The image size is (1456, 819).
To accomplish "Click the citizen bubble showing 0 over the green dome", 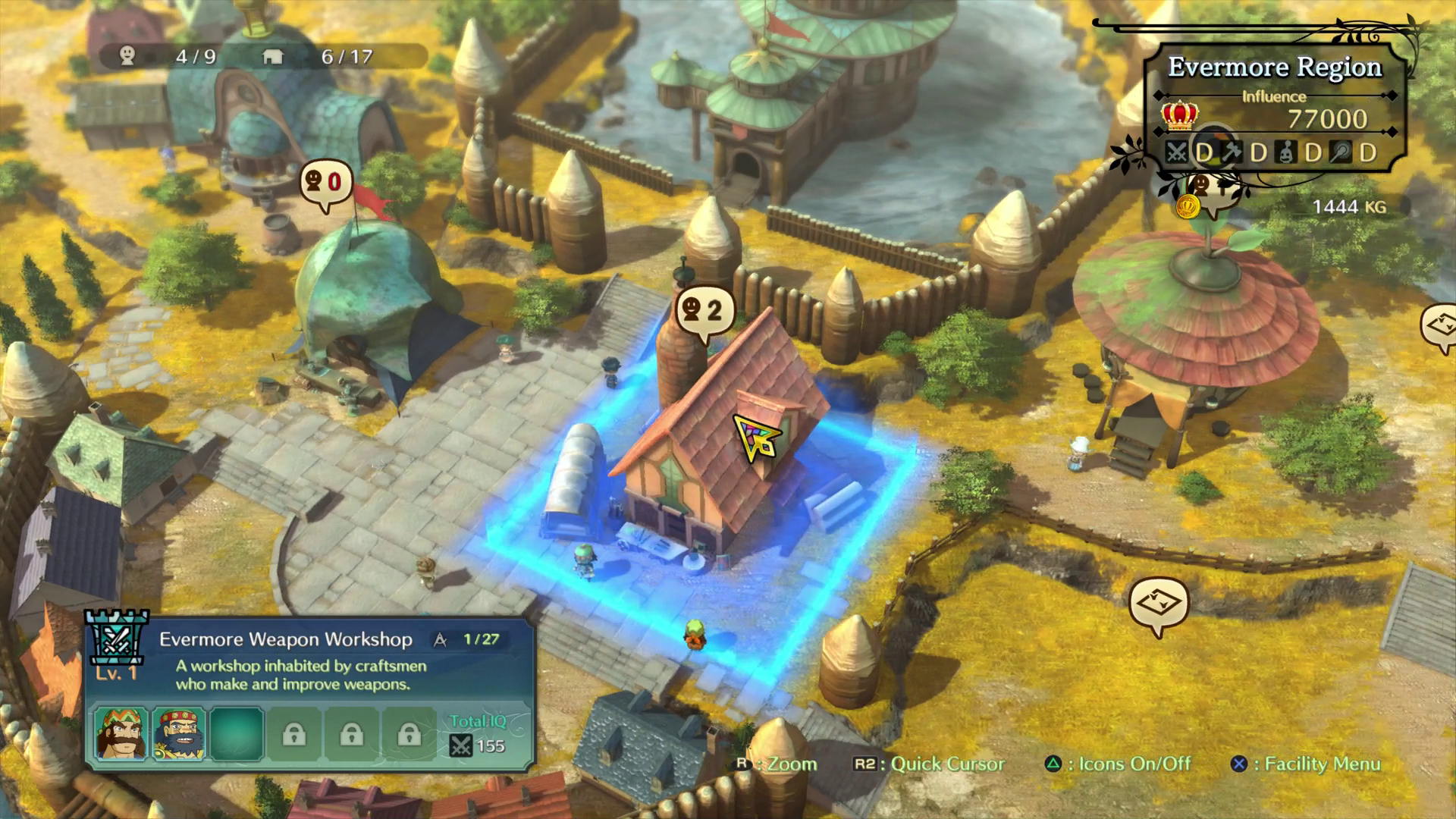I will point(326,184).
